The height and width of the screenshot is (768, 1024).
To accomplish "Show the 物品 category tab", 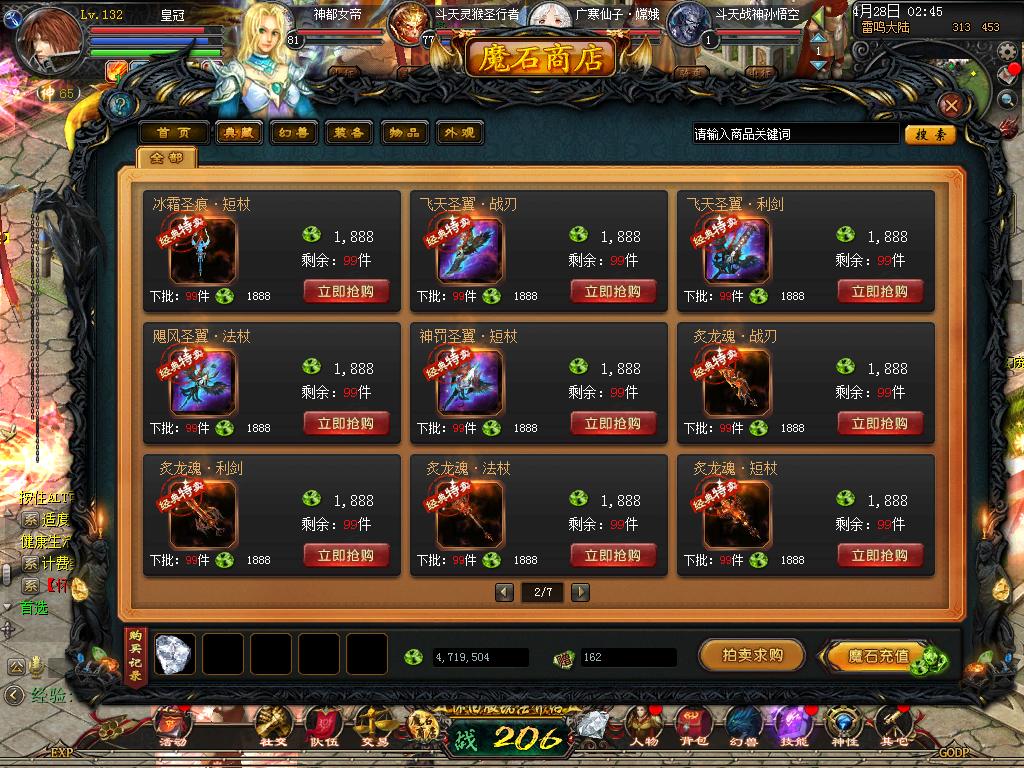I will coord(405,133).
